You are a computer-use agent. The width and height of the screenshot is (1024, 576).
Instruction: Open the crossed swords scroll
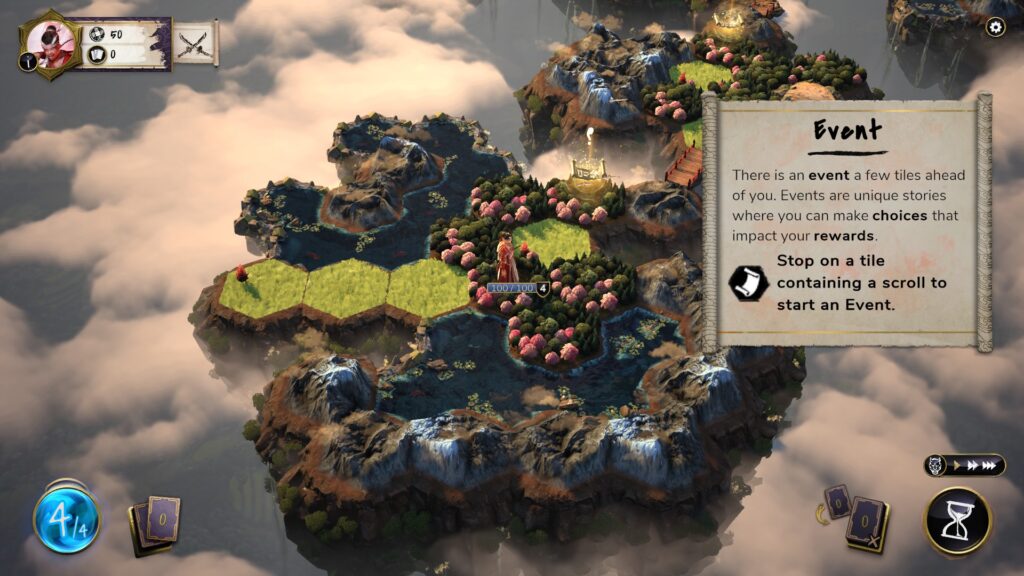point(195,43)
